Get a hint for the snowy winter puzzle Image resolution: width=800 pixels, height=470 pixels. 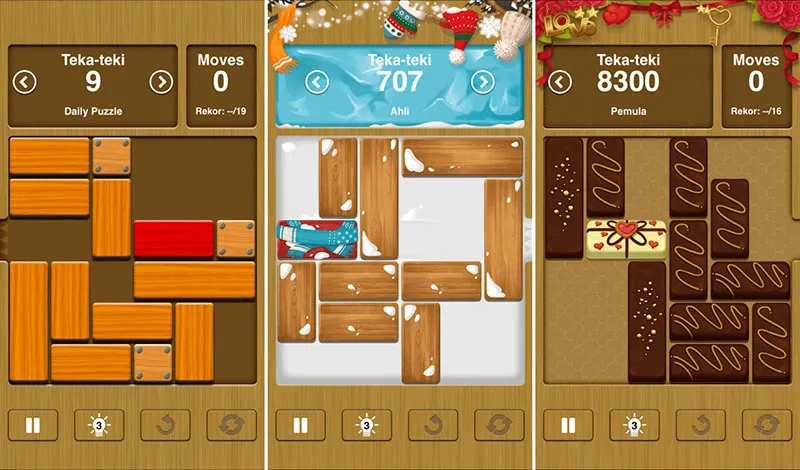click(366, 425)
